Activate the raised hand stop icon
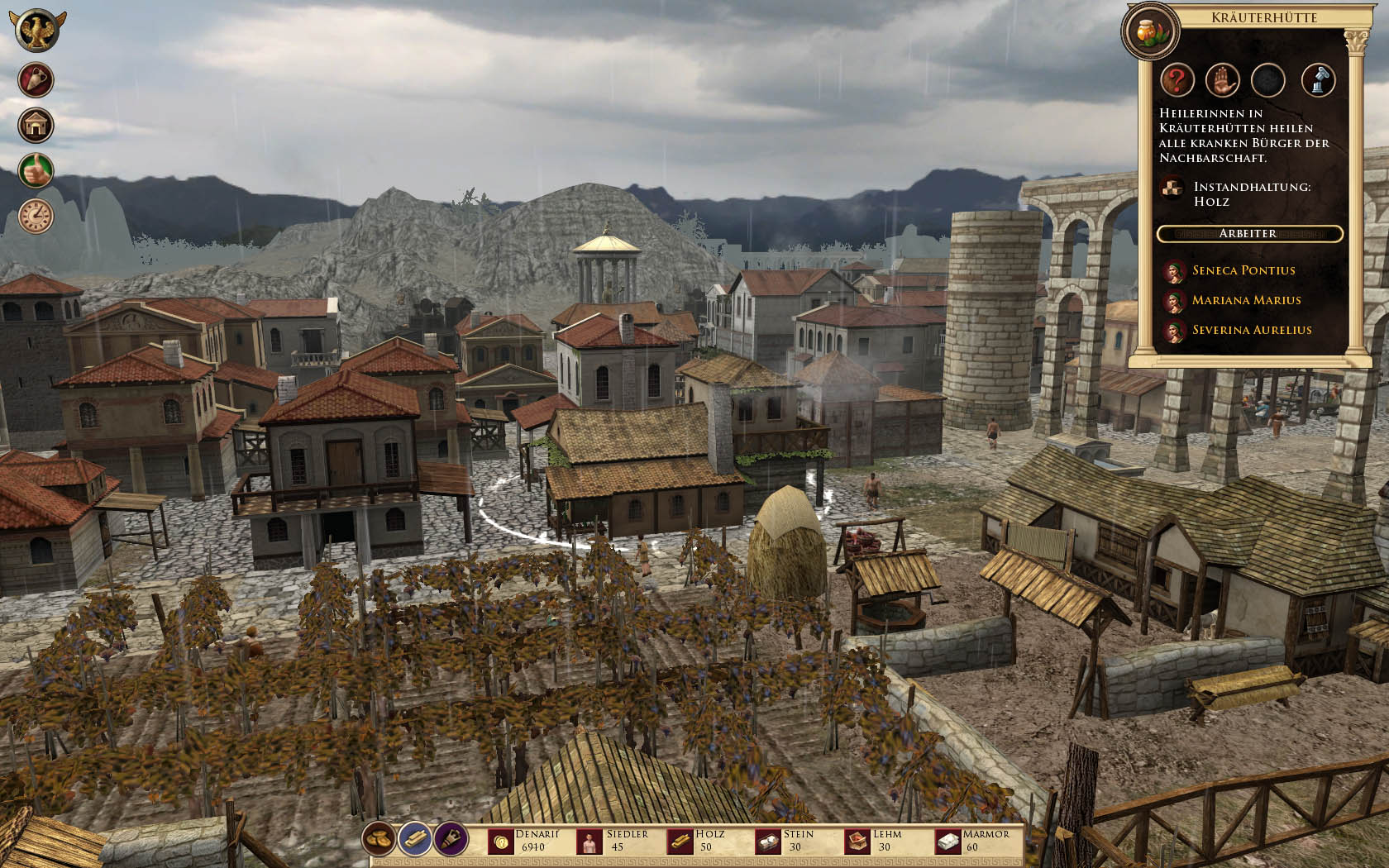The height and width of the screenshot is (868, 1389). point(1222,80)
